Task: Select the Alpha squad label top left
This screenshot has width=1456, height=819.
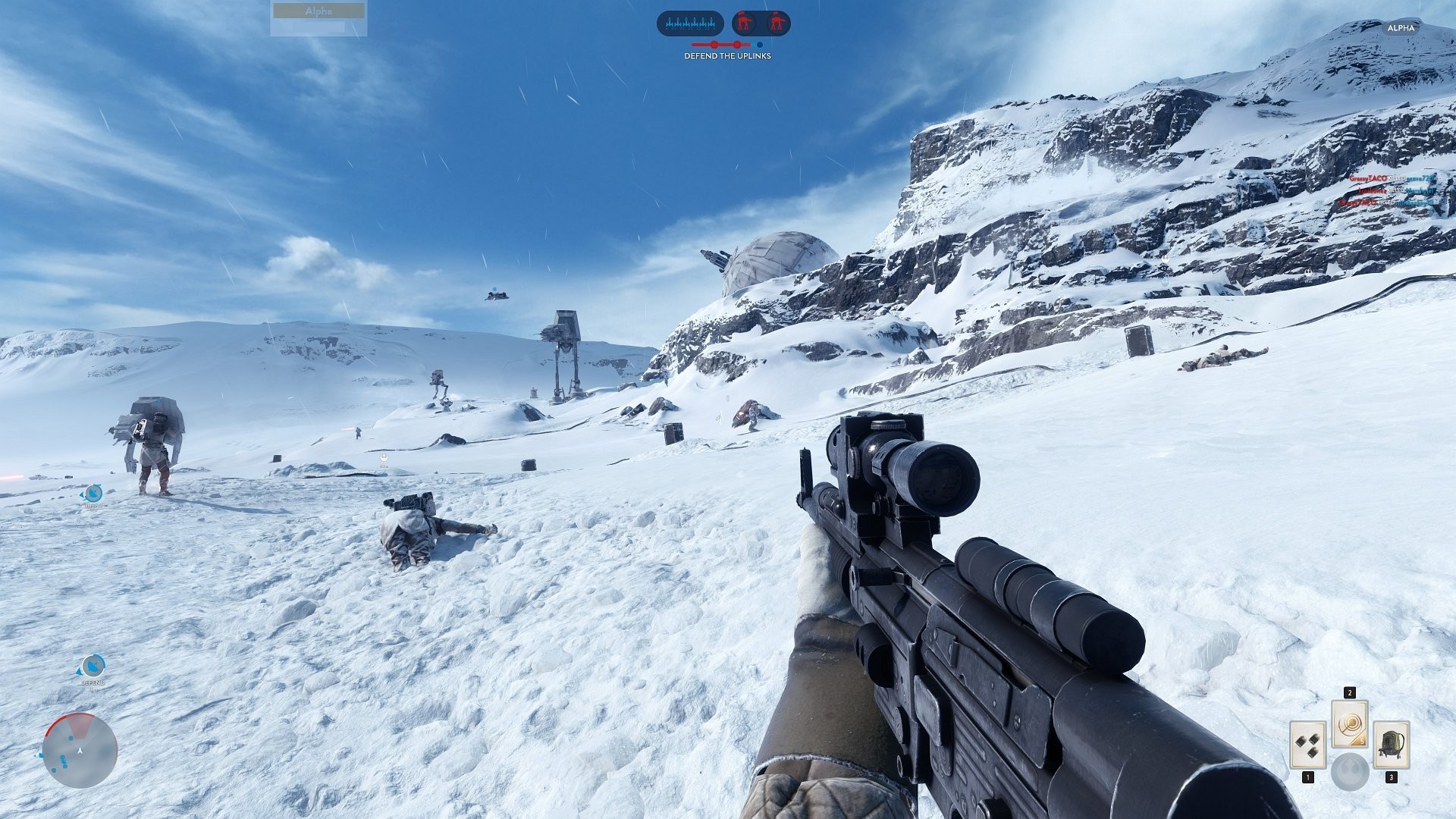Action: tap(317, 11)
